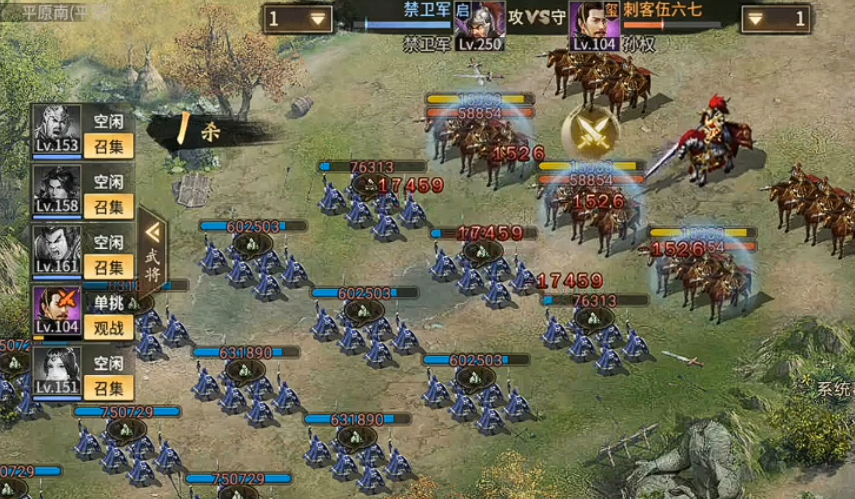The height and width of the screenshot is (499, 855).
Task: Summon the Lv.151 general with 召集
Action: point(108,388)
